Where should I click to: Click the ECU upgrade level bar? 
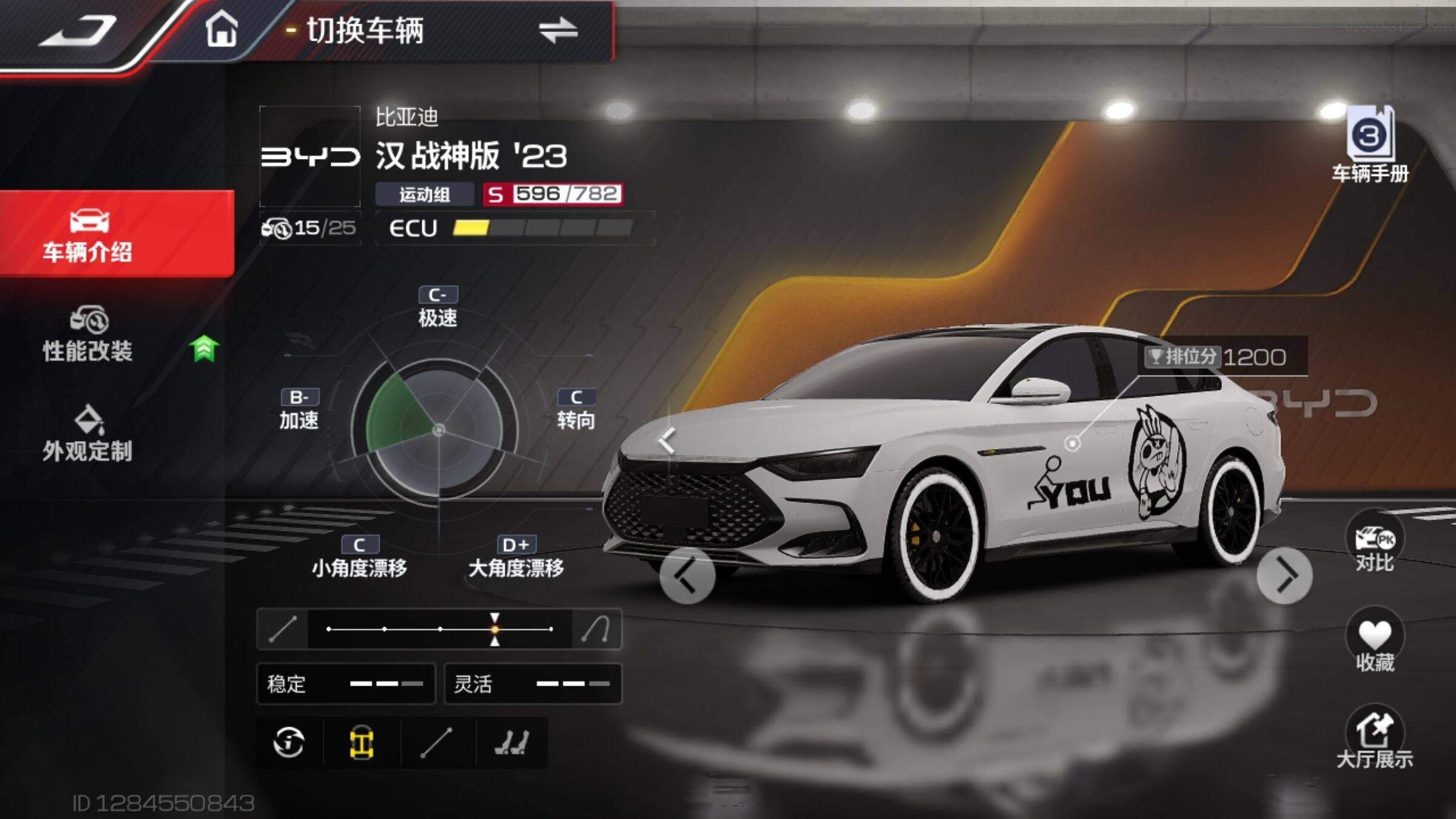(x=542, y=227)
